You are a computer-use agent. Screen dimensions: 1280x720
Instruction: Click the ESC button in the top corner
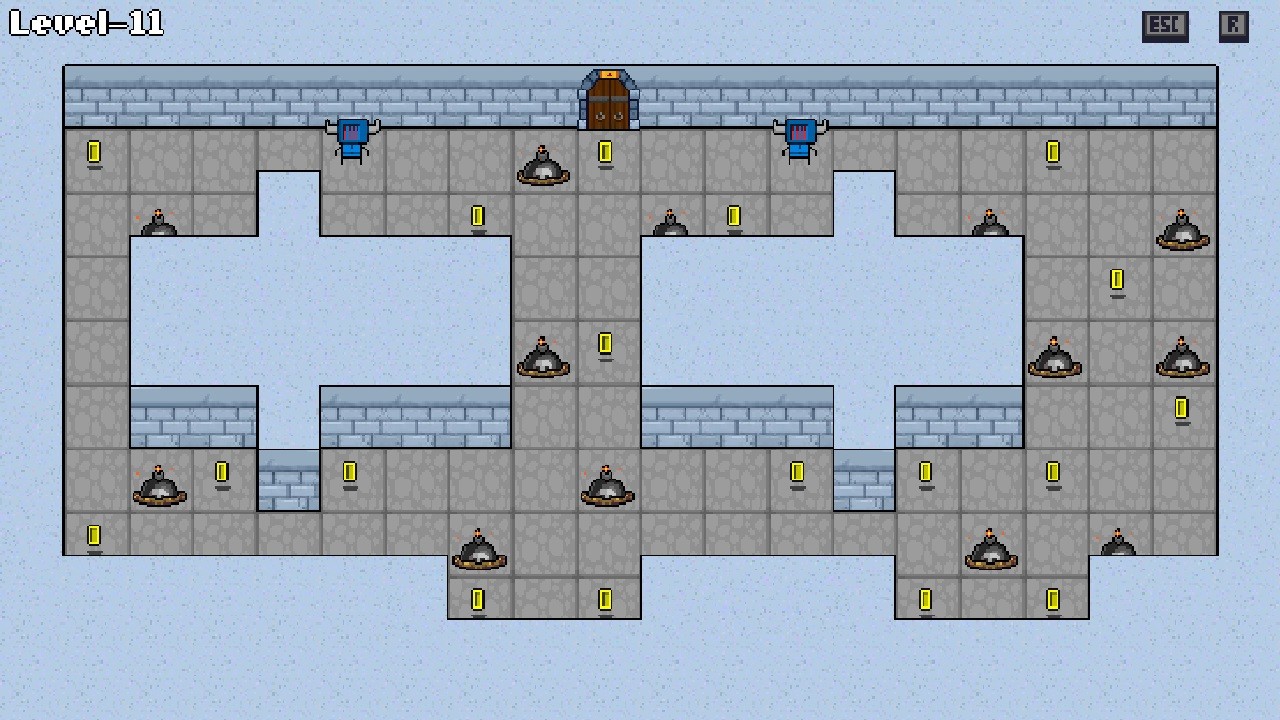tap(1164, 26)
